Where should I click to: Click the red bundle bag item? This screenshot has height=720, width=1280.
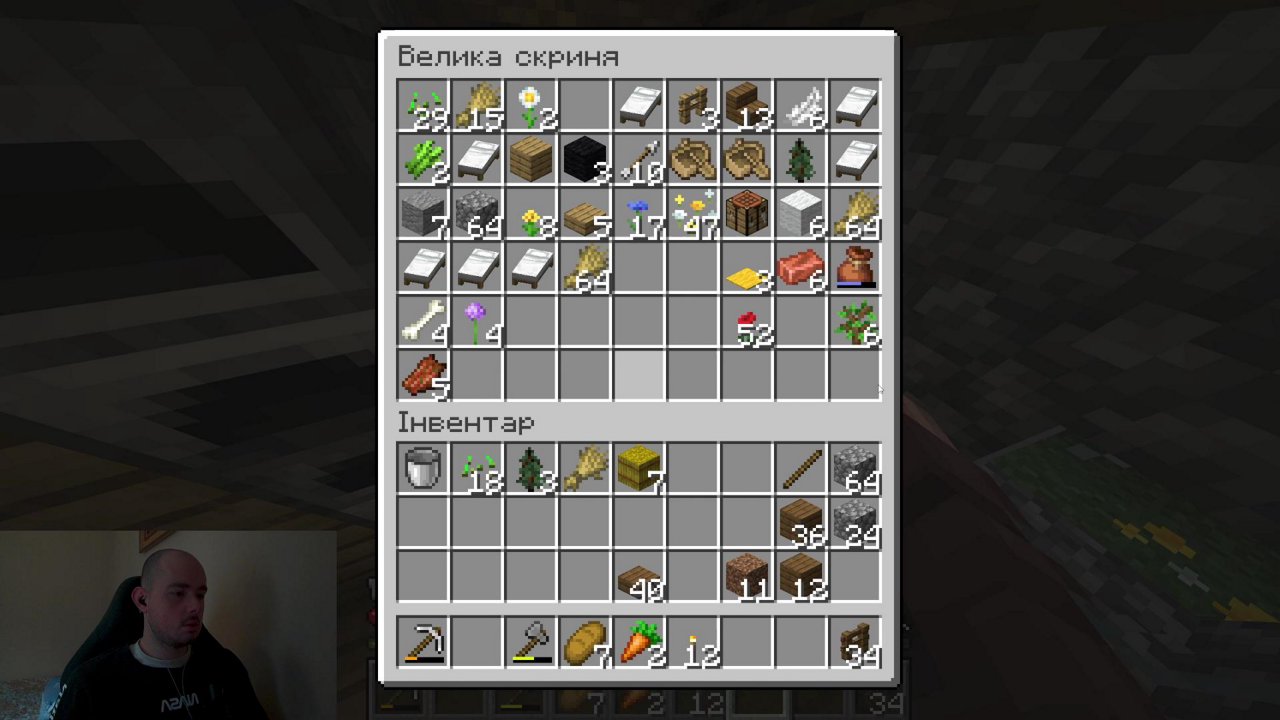tap(854, 268)
